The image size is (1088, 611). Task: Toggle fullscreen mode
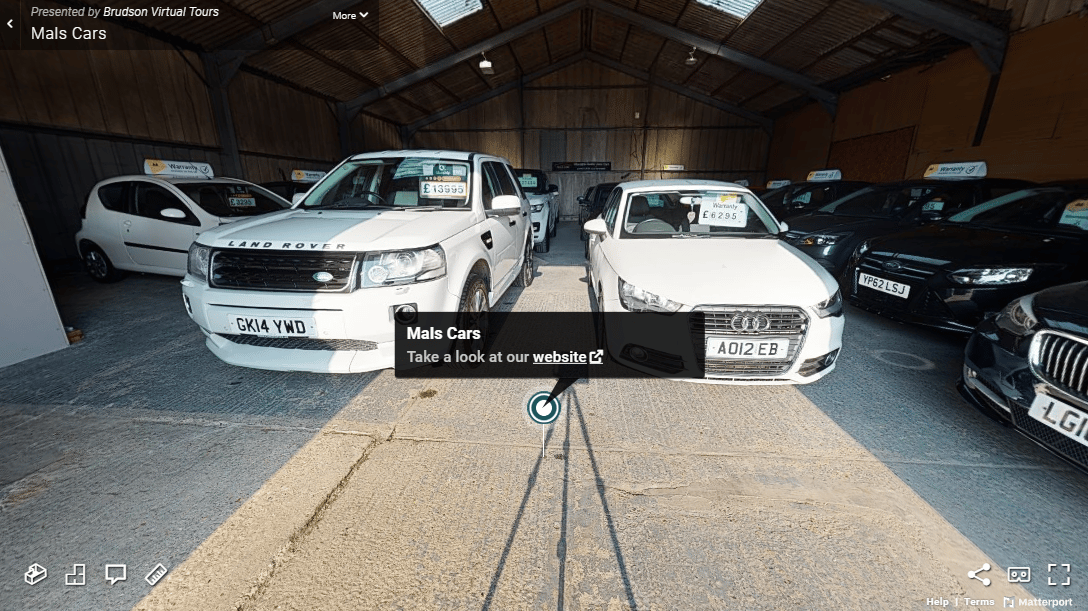tap(1059, 574)
